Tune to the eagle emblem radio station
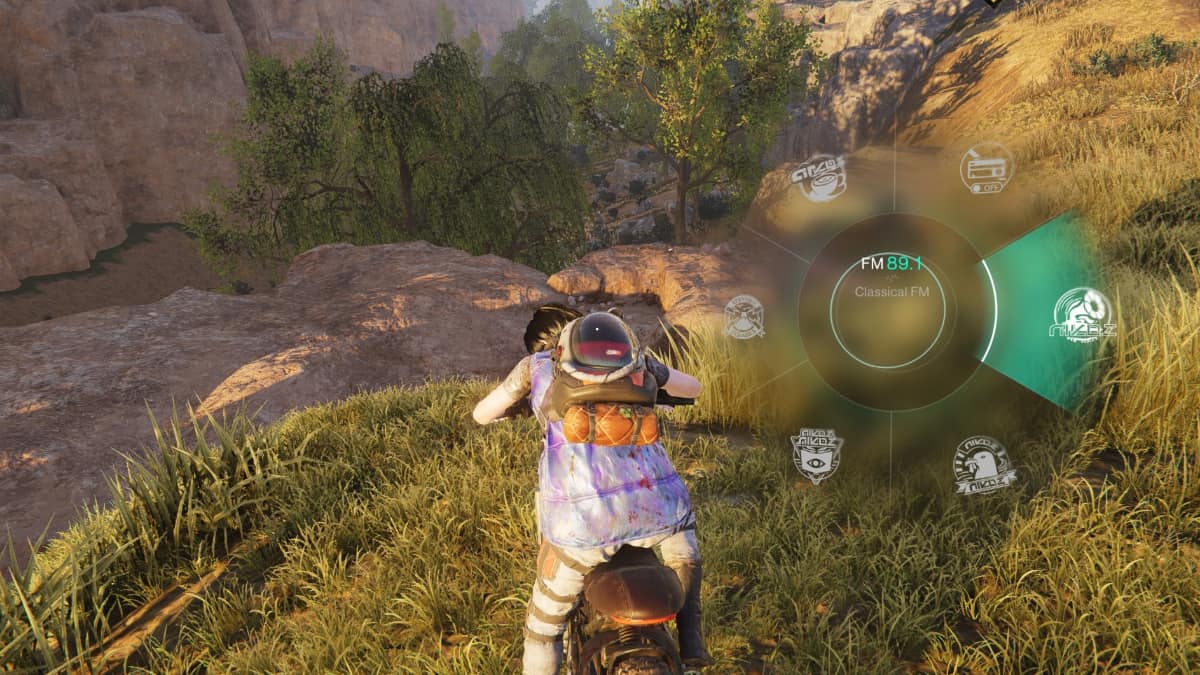This screenshot has height=675, width=1200. [984, 465]
